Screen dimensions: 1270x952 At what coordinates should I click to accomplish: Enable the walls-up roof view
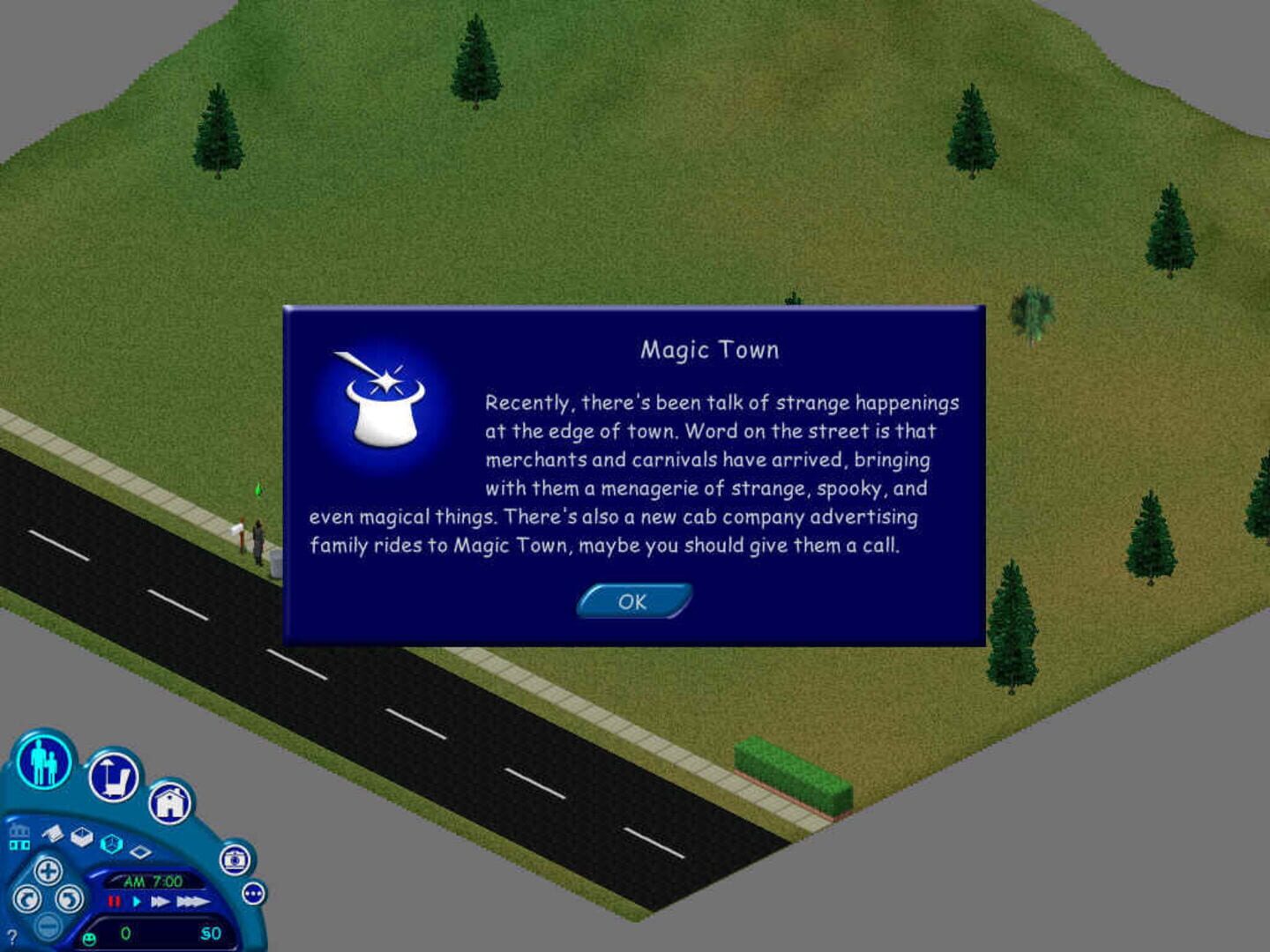pyautogui.click(x=113, y=844)
